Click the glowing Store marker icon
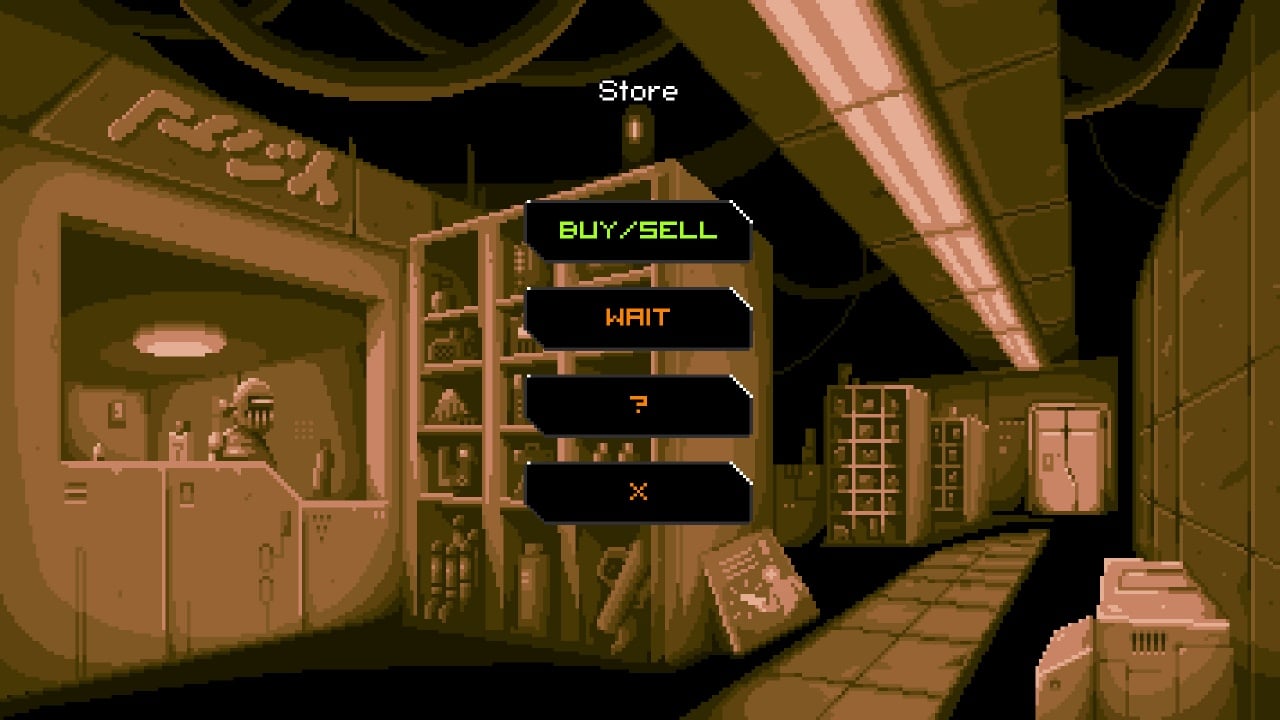This screenshot has height=720, width=1280. tap(637, 128)
